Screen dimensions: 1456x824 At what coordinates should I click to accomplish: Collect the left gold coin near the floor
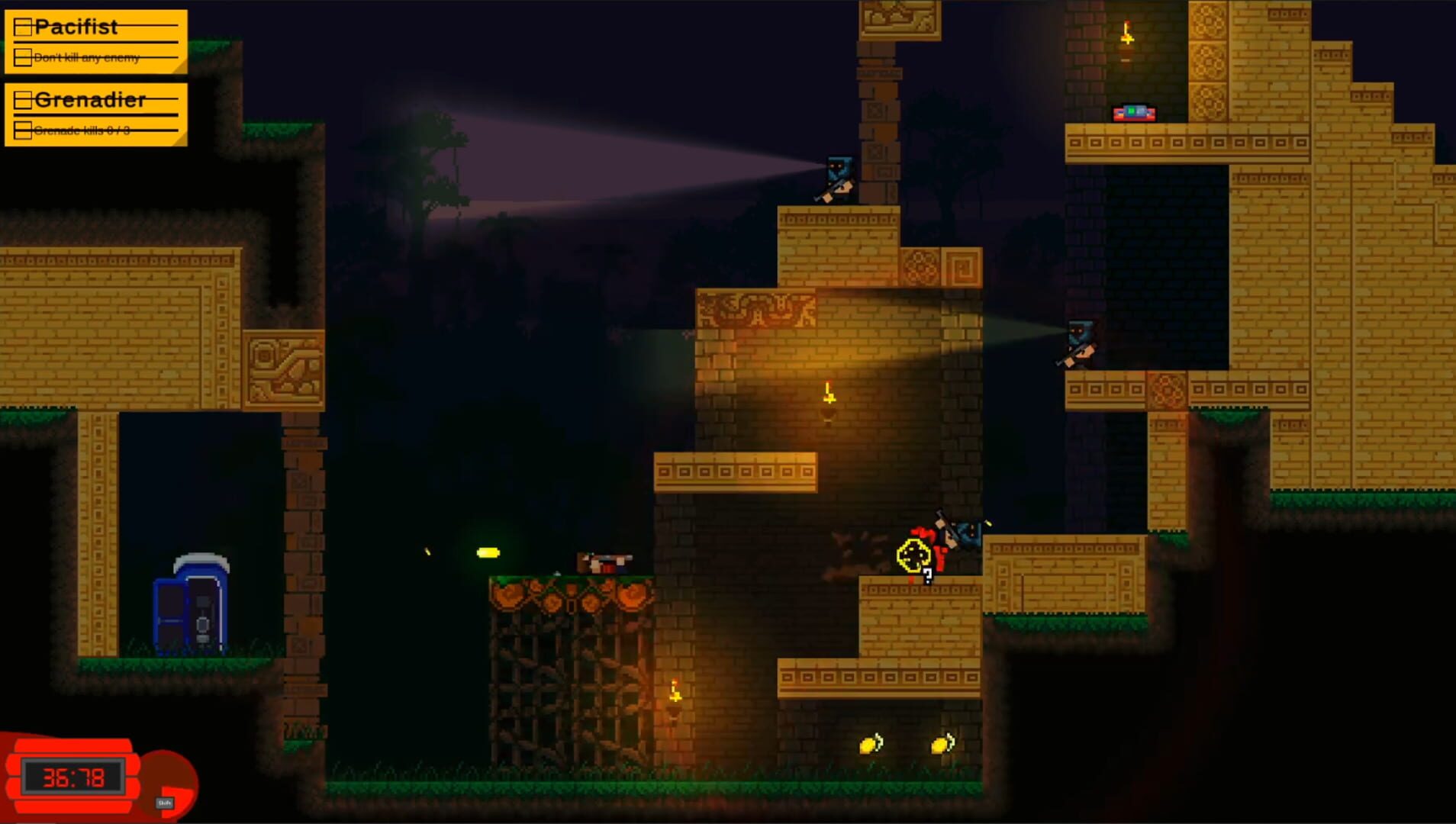tap(871, 745)
